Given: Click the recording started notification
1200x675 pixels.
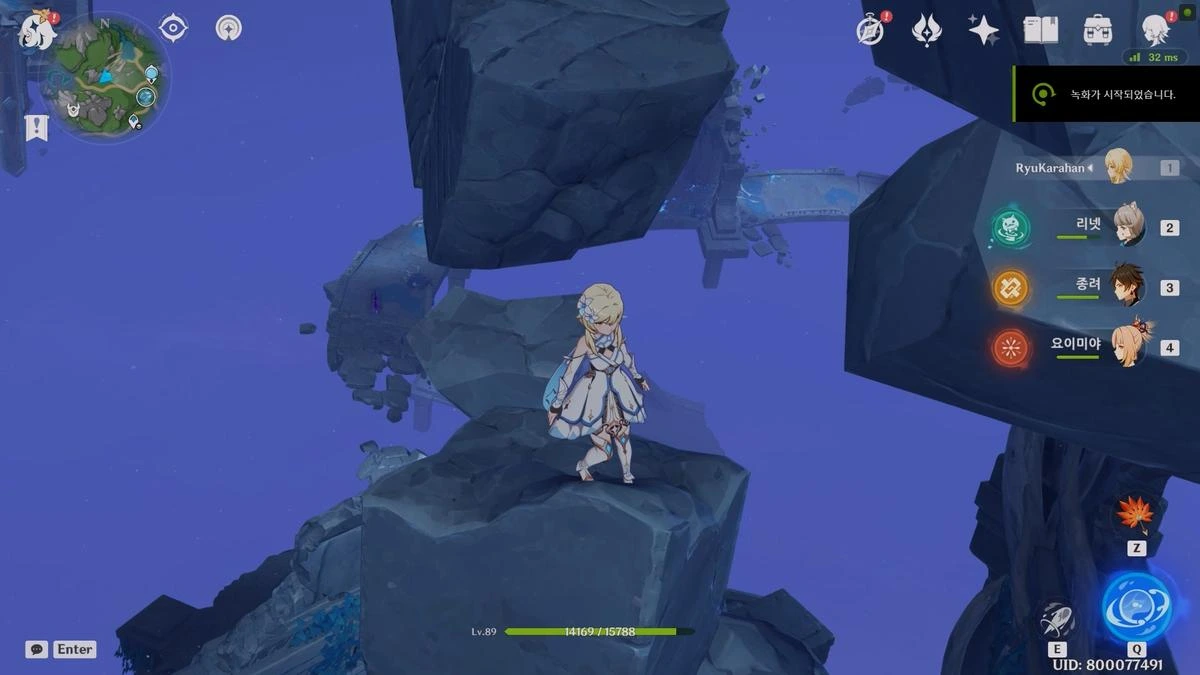Looking at the screenshot, I should (1105, 94).
